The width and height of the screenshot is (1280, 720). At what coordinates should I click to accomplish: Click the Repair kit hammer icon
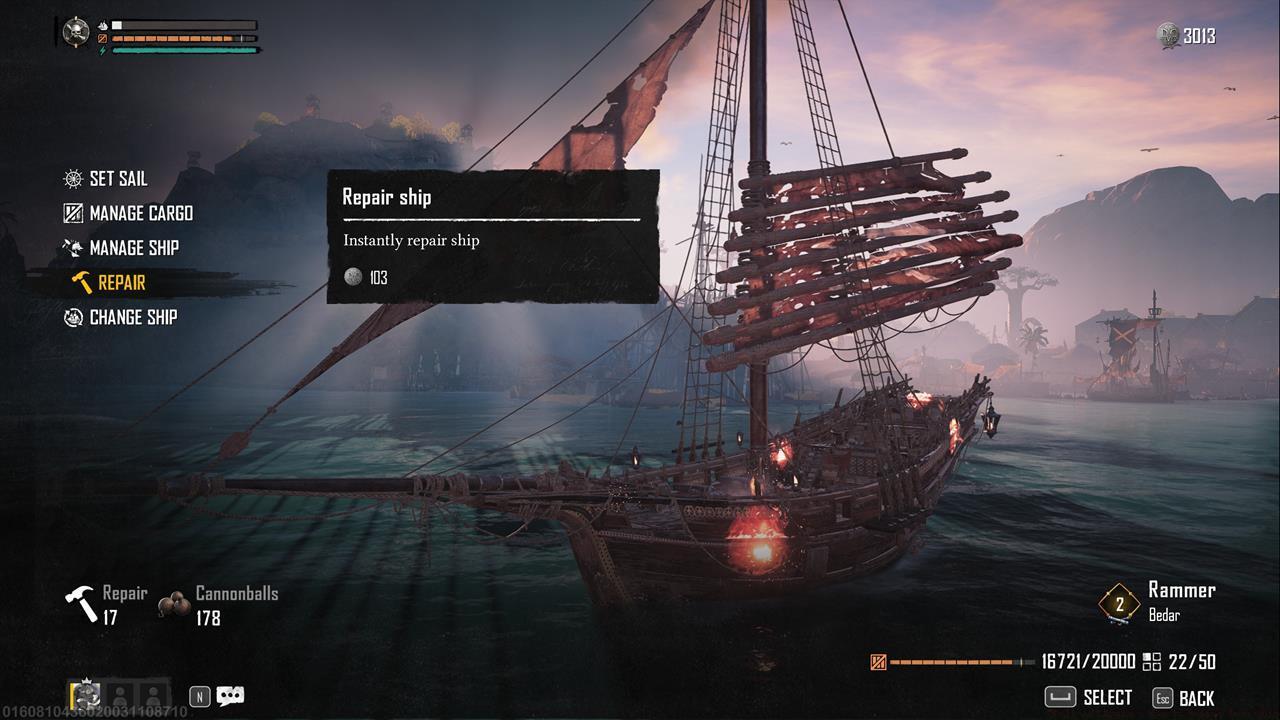click(x=81, y=604)
